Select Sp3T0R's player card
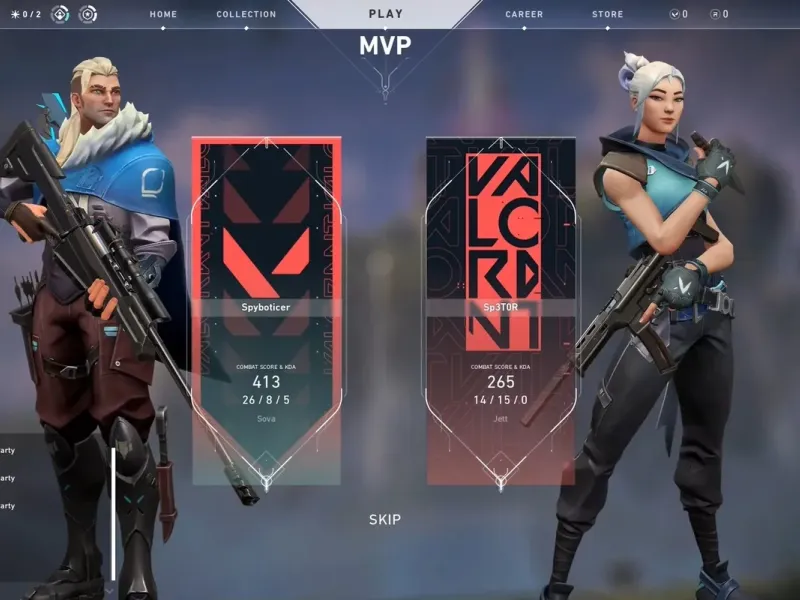The image size is (800, 600). (500, 310)
